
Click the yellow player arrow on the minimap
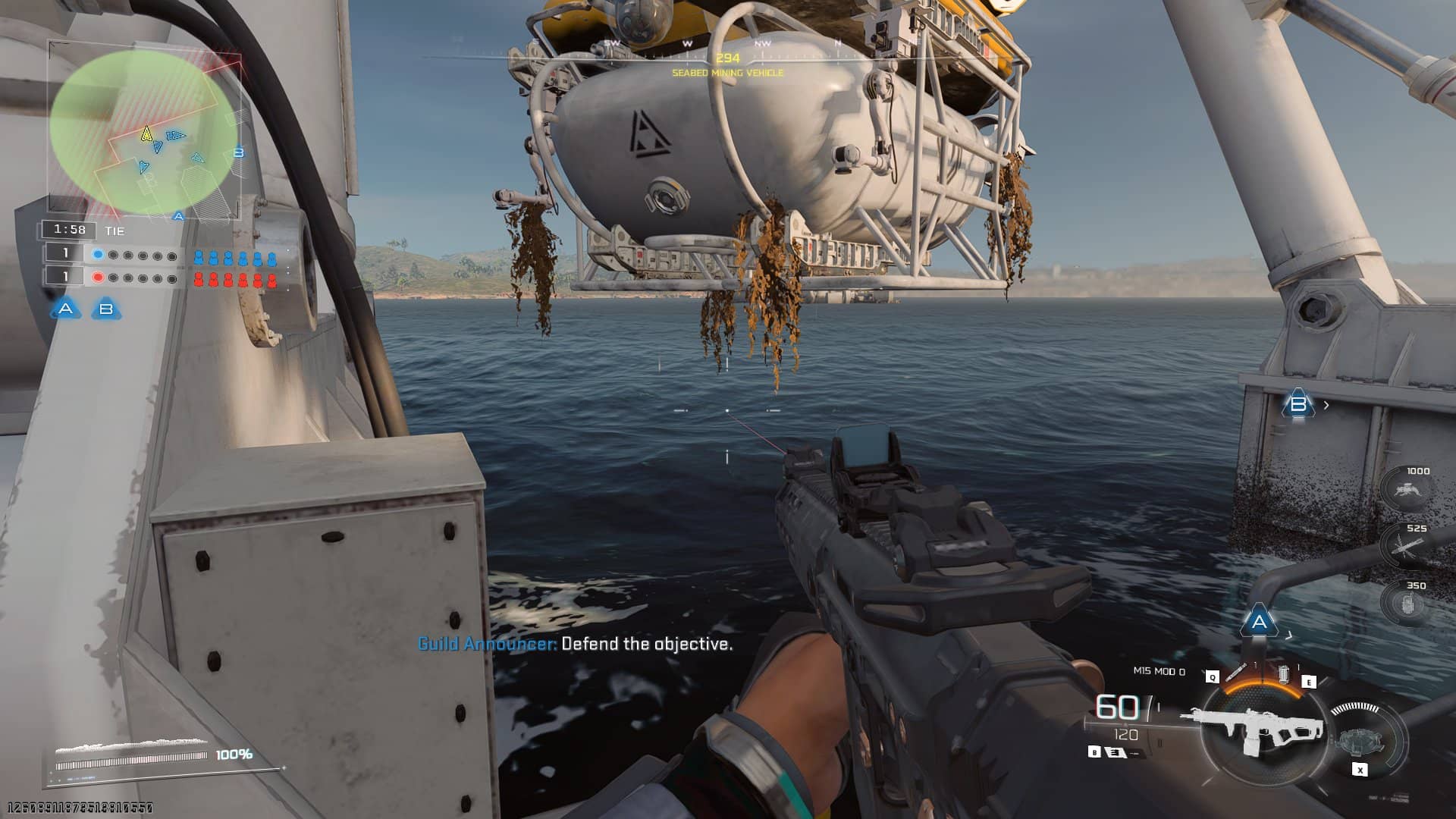pos(146,135)
